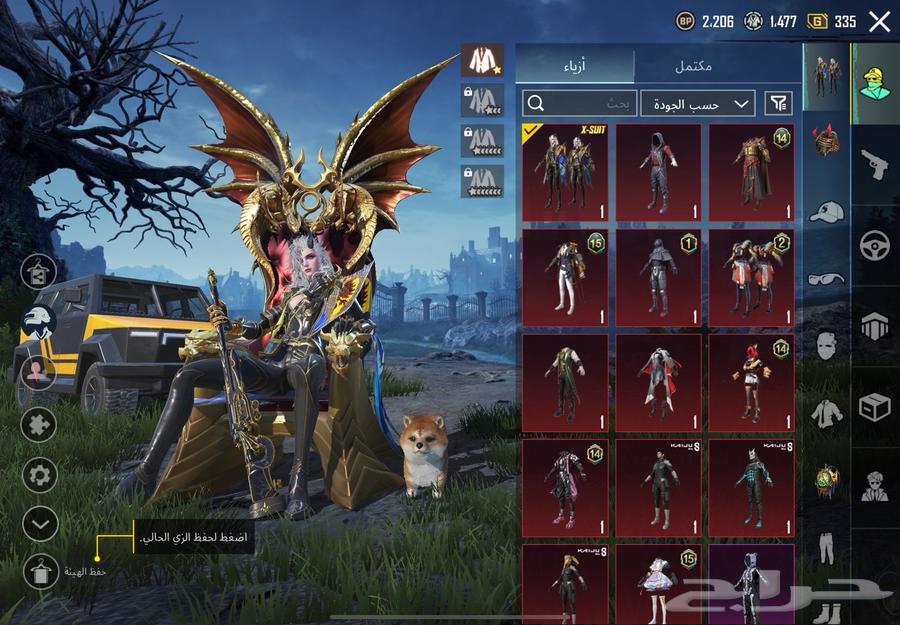
Task: Open the gear settings icon
Action: tap(39, 473)
